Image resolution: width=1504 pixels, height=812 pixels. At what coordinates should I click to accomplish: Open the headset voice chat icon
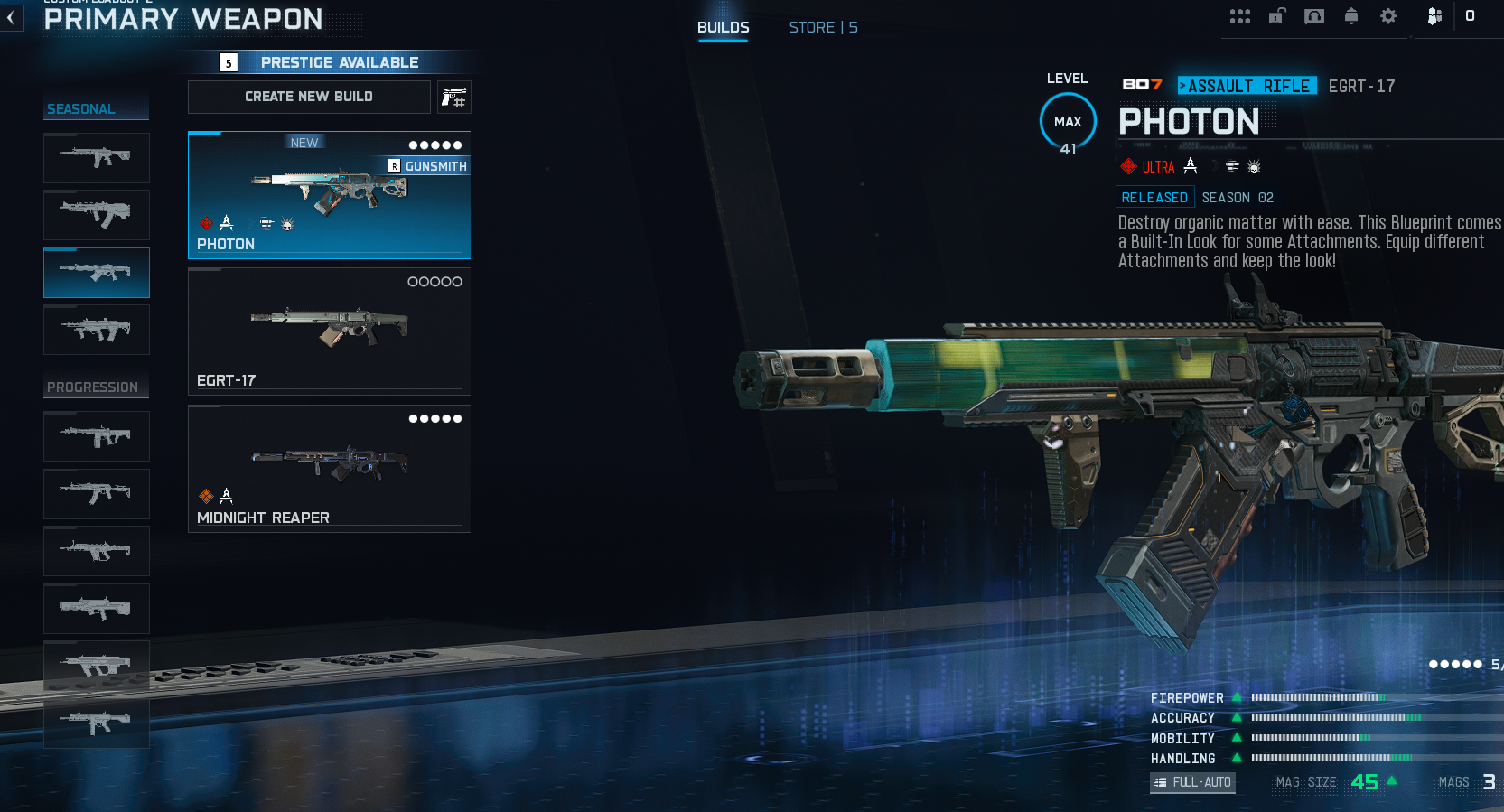tap(1314, 16)
